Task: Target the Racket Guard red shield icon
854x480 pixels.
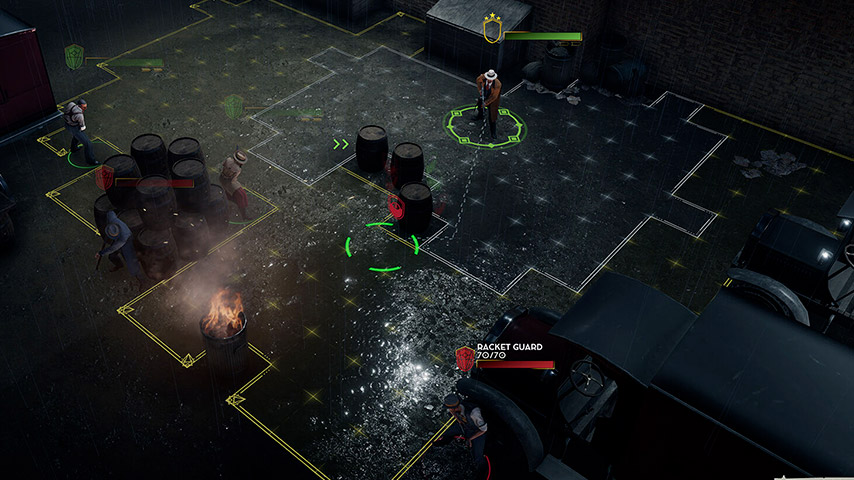Action: [464, 358]
